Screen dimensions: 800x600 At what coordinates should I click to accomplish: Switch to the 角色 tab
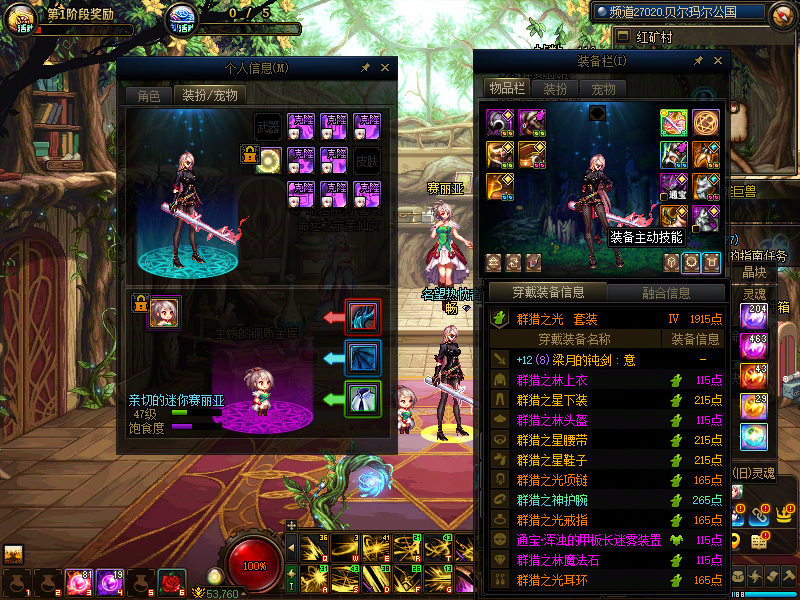tap(148, 96)
